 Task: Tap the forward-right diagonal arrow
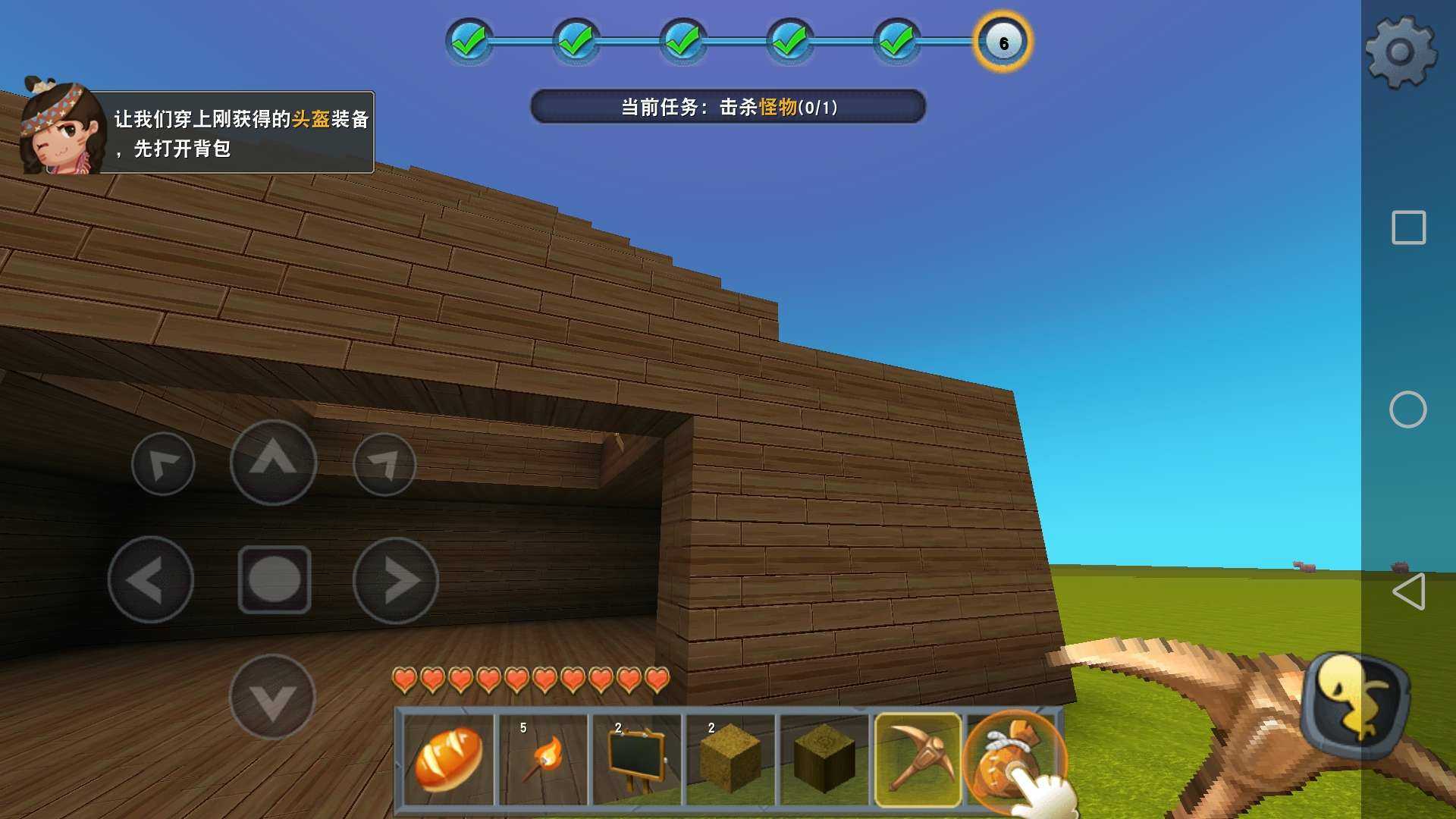(x=384, y=464)
